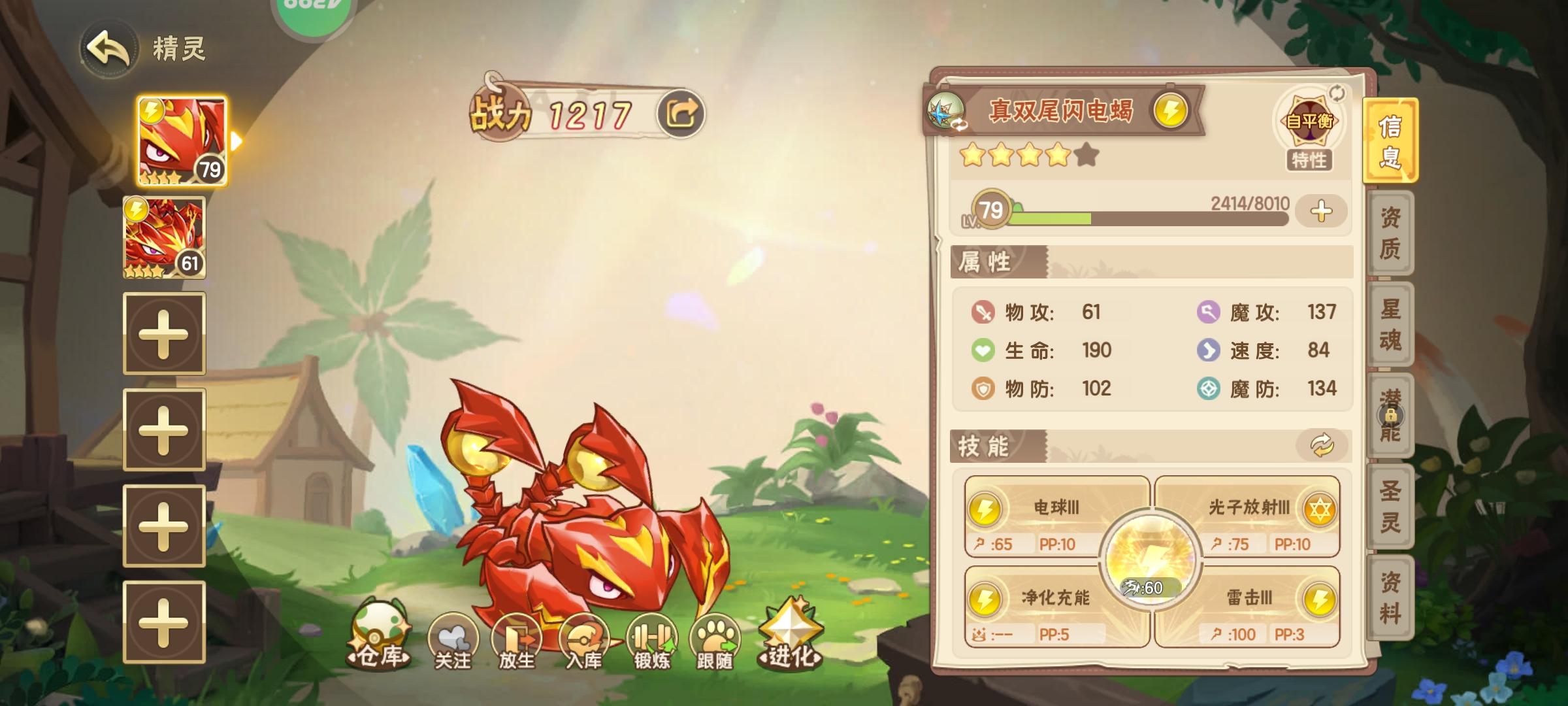Screen dimensions: 1568x706
Task: Share combat power 1217 via share icon
Action: pyautogui.click(x=681, y=114)
